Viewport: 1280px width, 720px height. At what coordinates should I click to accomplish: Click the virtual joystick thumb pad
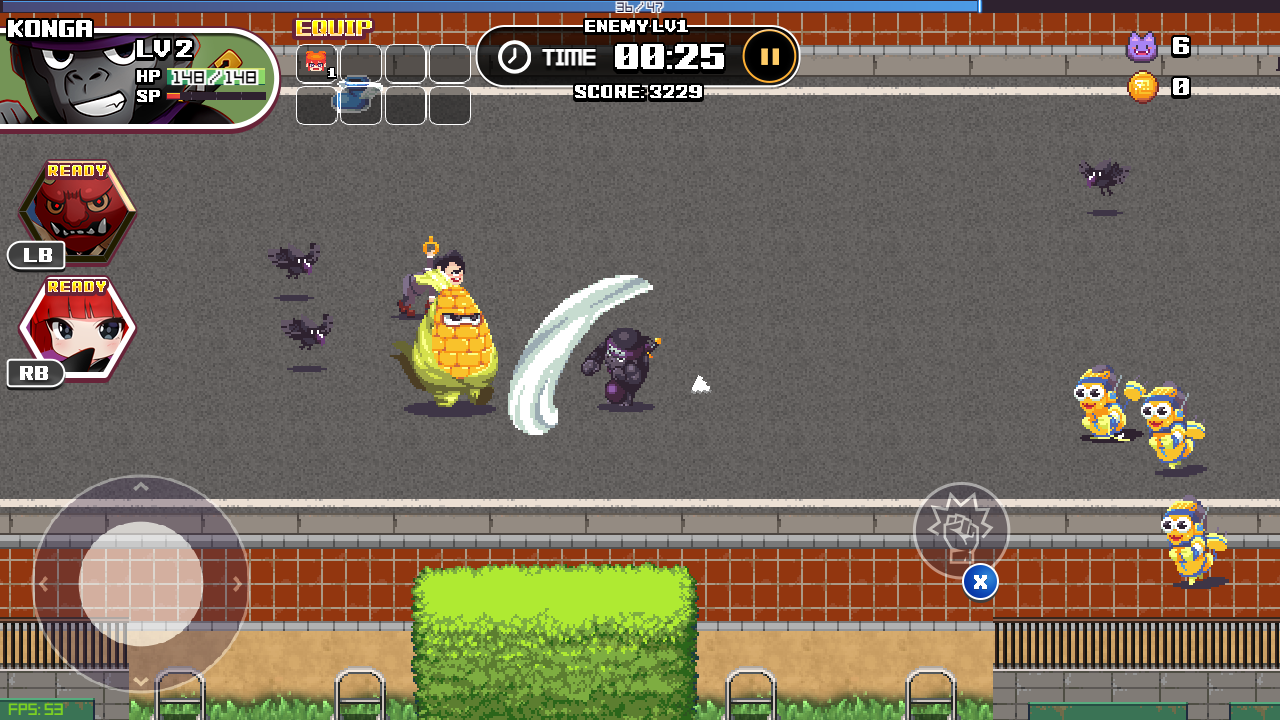(x=141, y=584)
